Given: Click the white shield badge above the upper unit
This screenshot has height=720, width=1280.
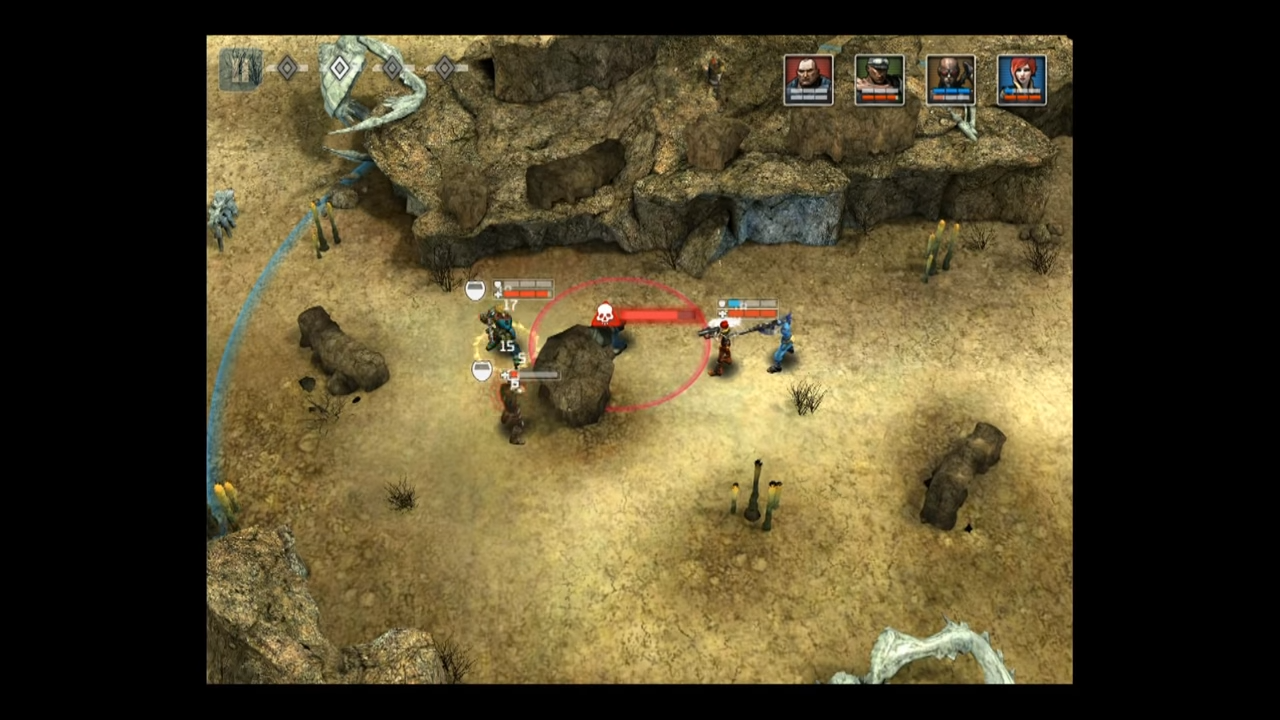Looking at the screenshot, I should pyautogui.click(x=476, y=290).
